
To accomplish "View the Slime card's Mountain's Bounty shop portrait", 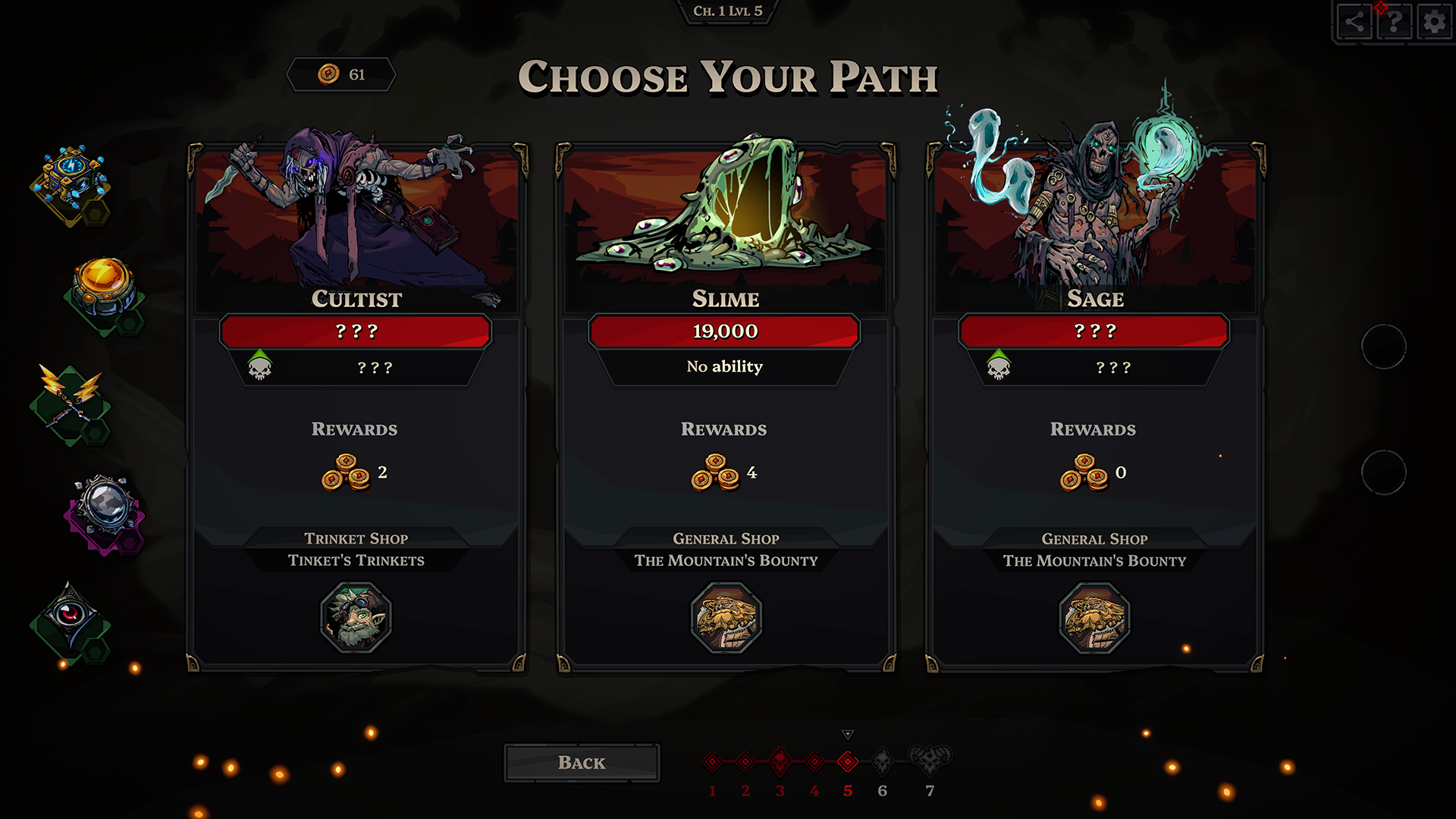I will 726,617.
